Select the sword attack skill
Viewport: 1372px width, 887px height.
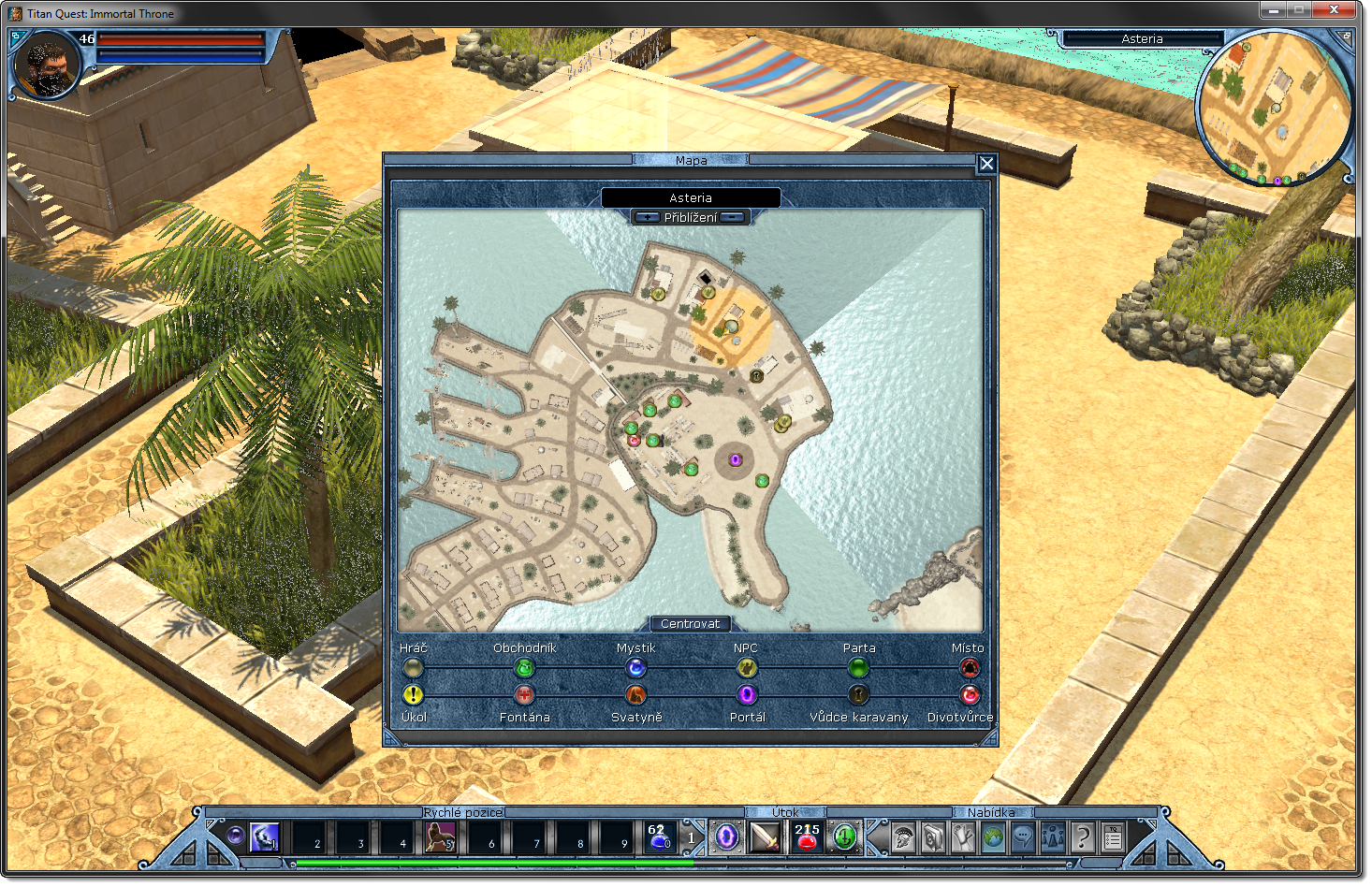tap(765, 836)
